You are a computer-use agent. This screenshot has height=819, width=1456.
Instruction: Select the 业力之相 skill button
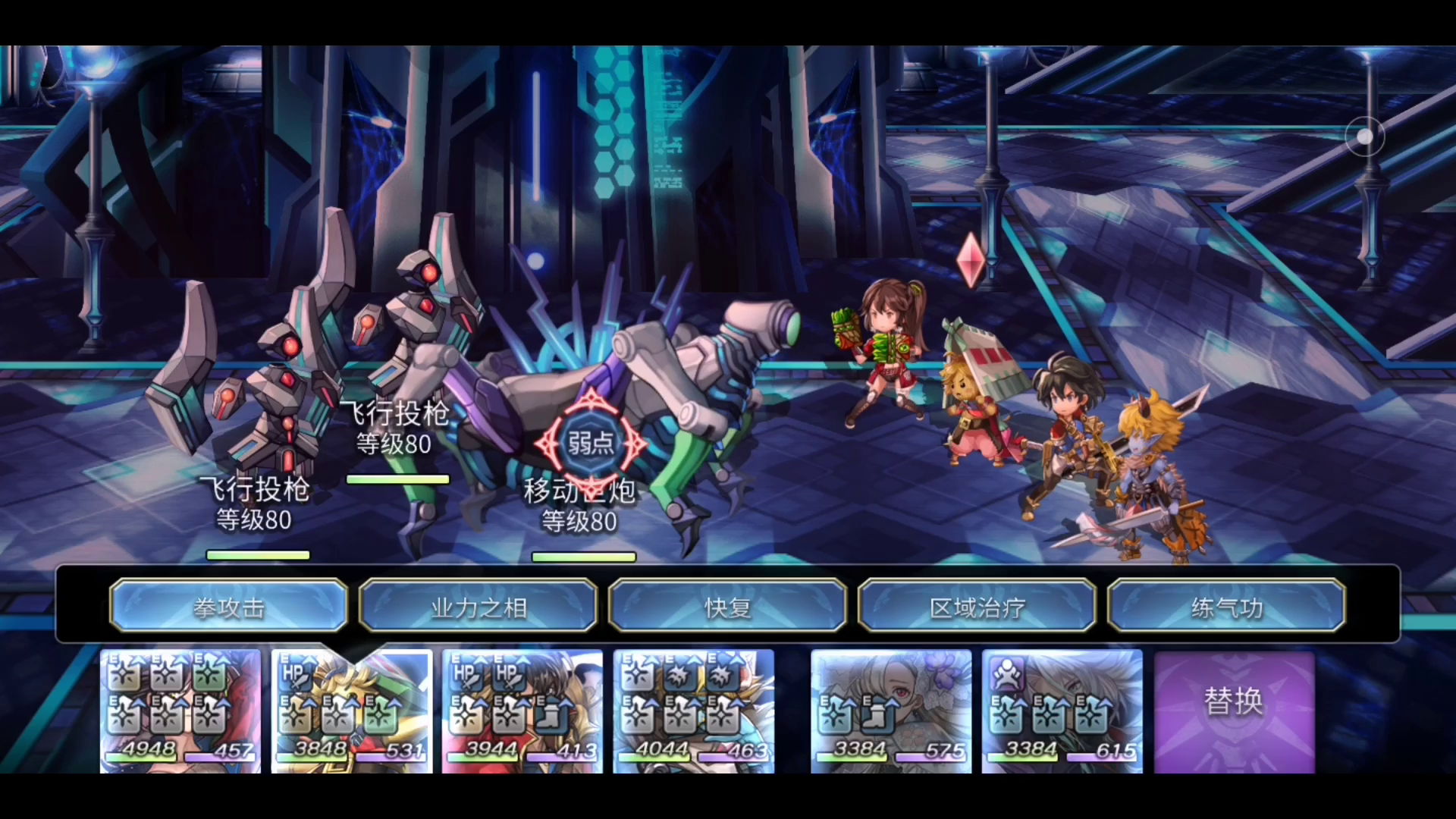pyautogui.click(x=478, y=606)
